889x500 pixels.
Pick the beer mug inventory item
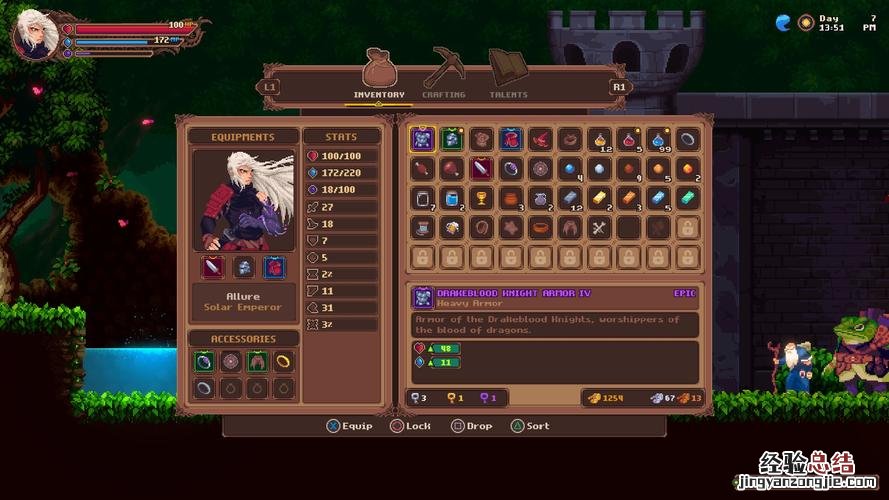pyautogui.click(x=451, y=228)
